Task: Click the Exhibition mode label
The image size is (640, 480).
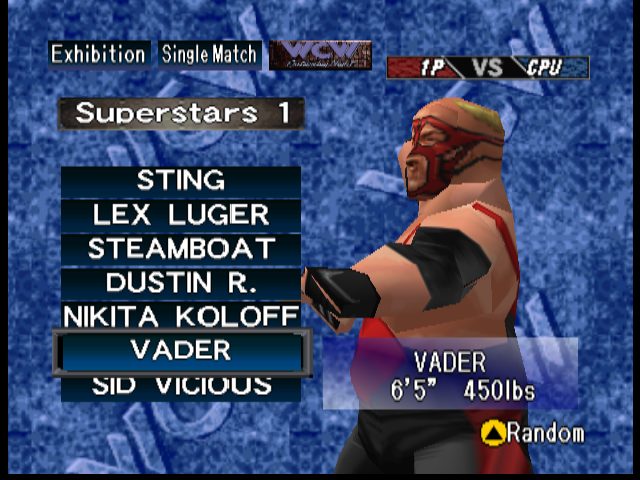Action: [99, 54]
